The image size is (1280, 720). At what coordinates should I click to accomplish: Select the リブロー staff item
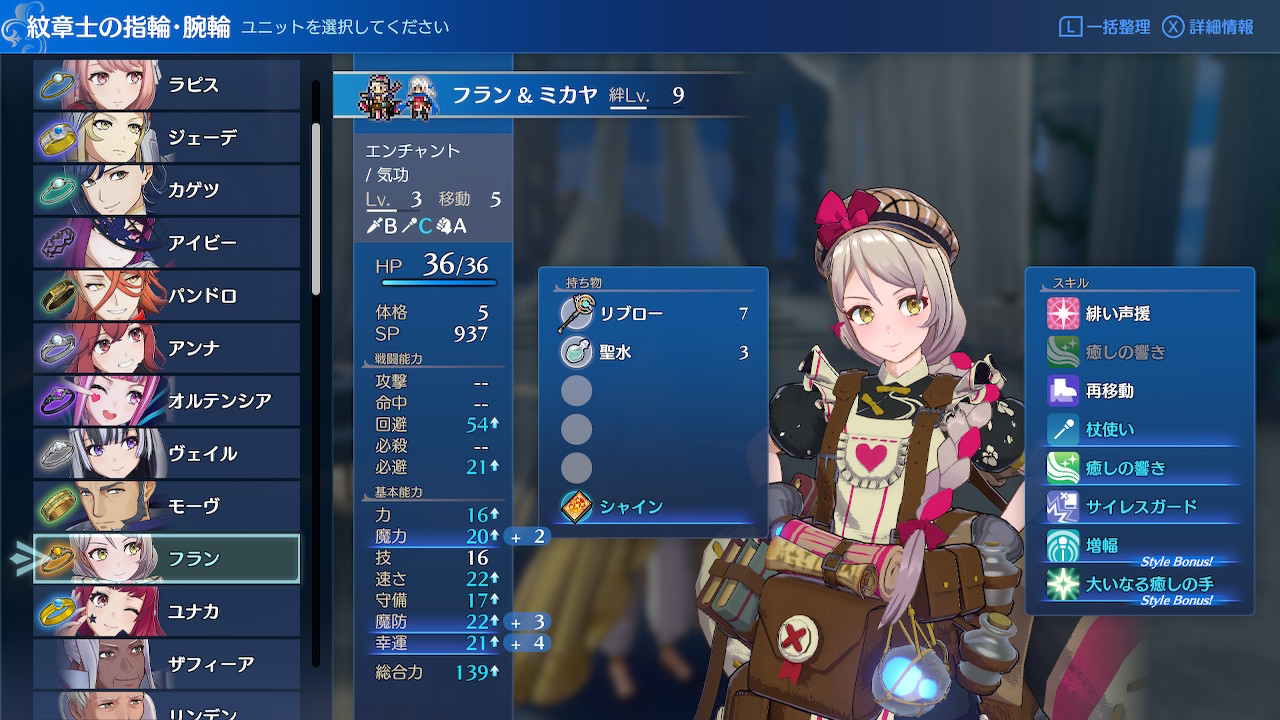point(653,314)
